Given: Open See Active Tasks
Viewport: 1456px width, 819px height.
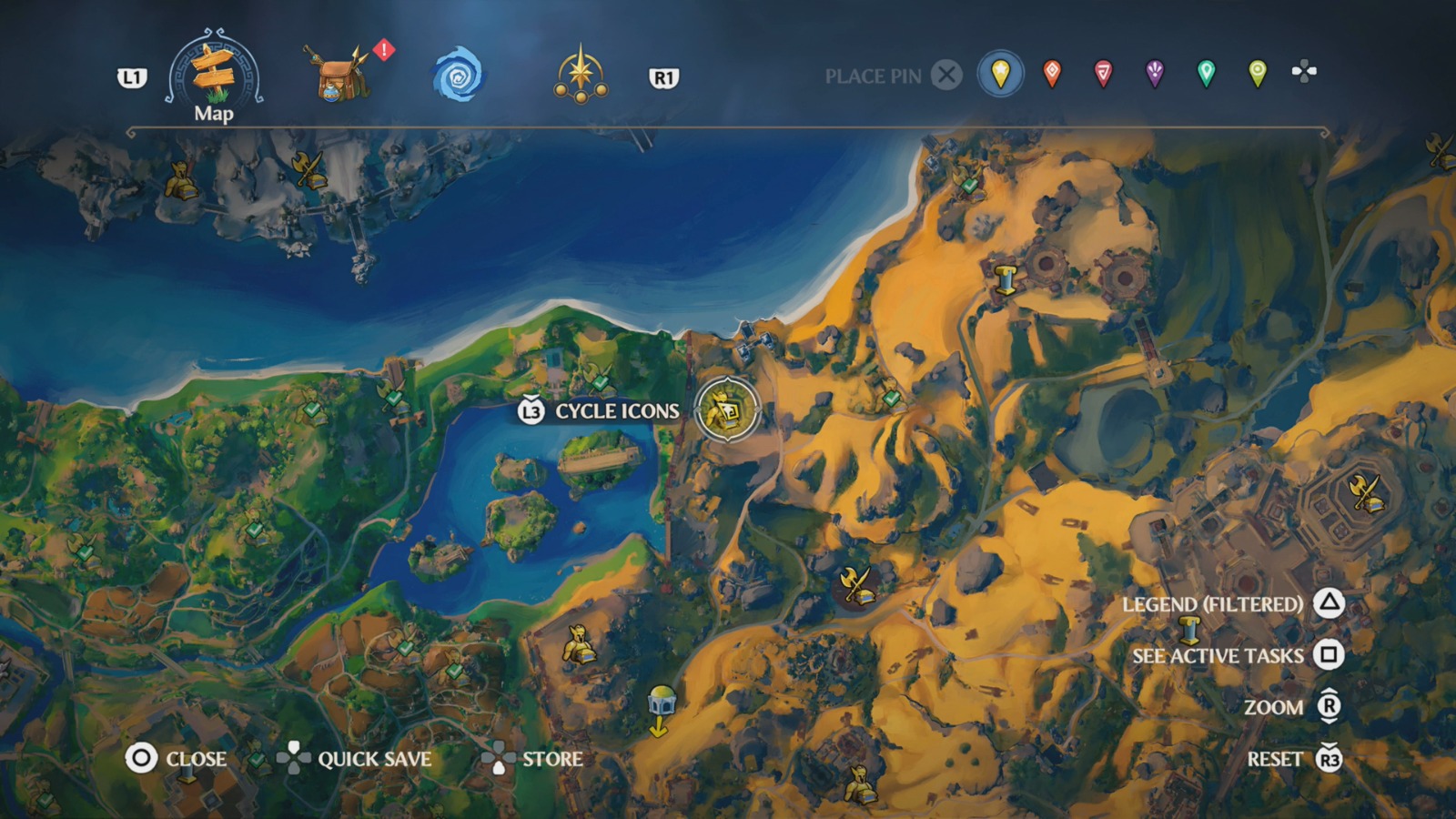Looking at the screenshot, I should point(1217,655).
